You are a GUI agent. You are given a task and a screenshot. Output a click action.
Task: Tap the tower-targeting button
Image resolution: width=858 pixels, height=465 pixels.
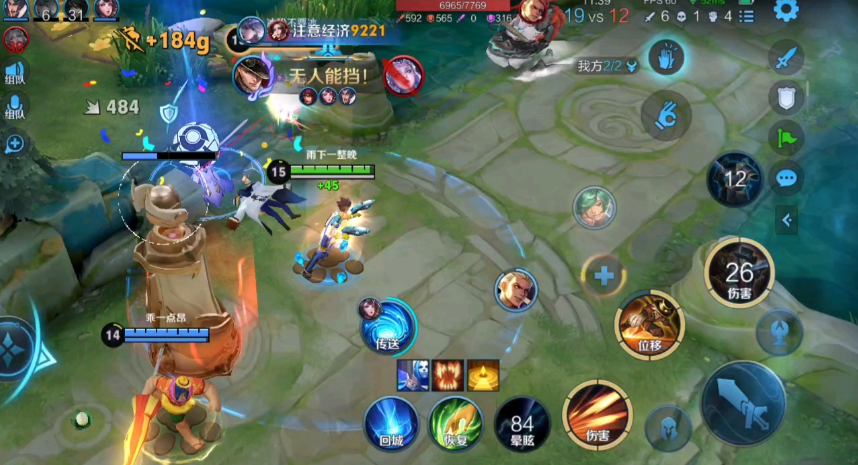(778, 330)
